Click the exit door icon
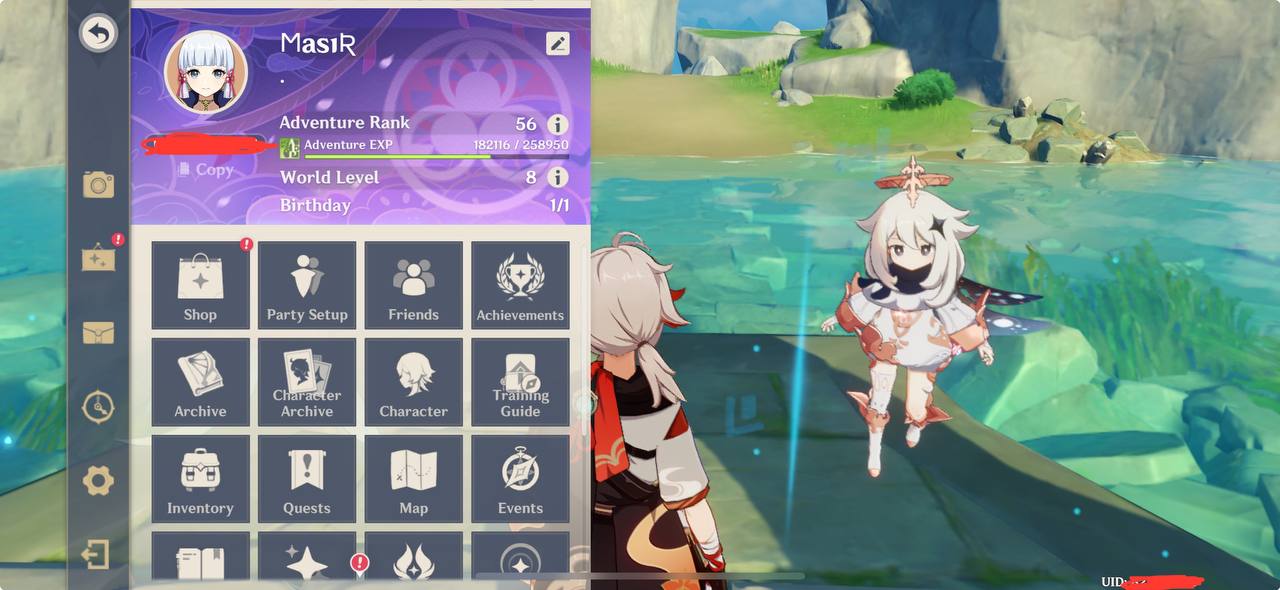Screen dimensions: 1280x590 [96, 554]
